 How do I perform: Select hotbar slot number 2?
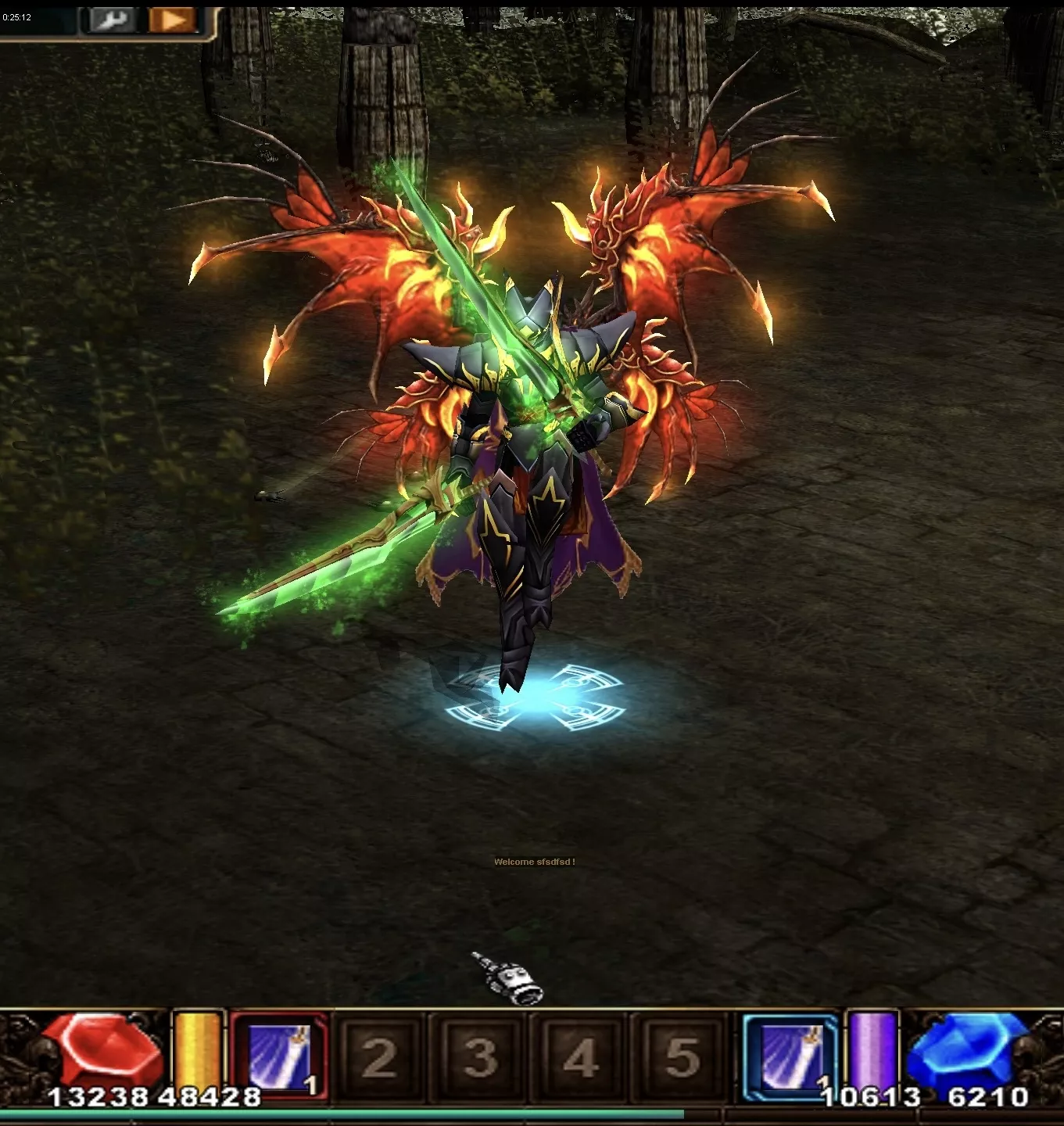pos(379,1057)
